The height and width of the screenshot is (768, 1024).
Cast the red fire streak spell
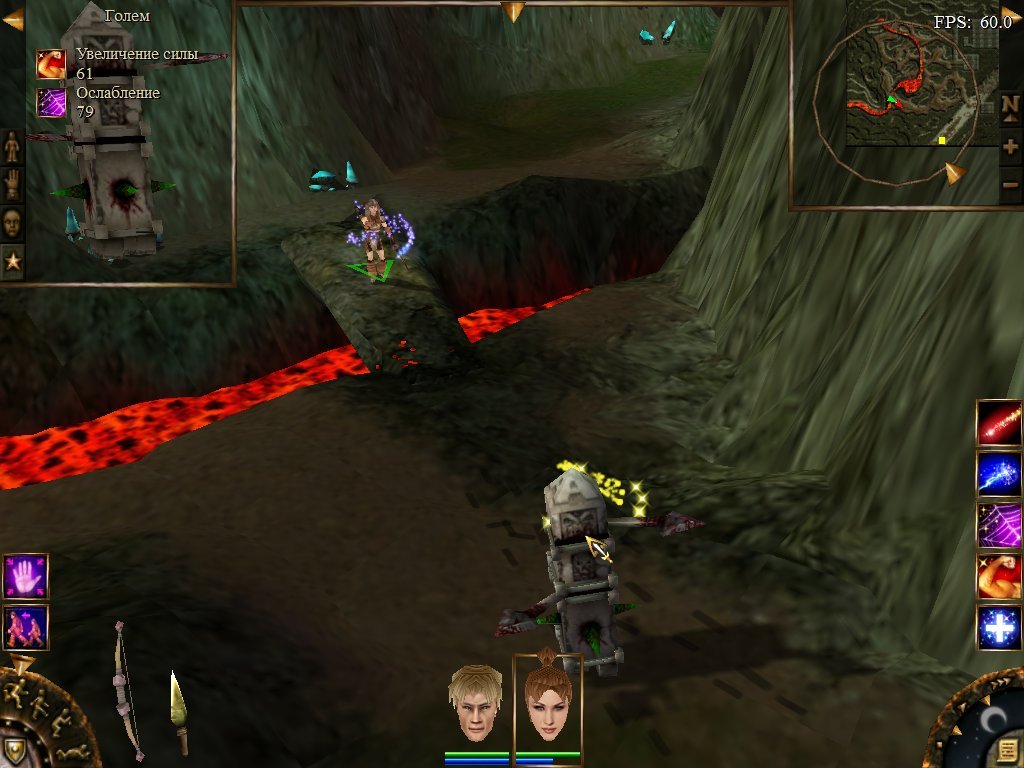pyautogui.click(x=999, y=423)
